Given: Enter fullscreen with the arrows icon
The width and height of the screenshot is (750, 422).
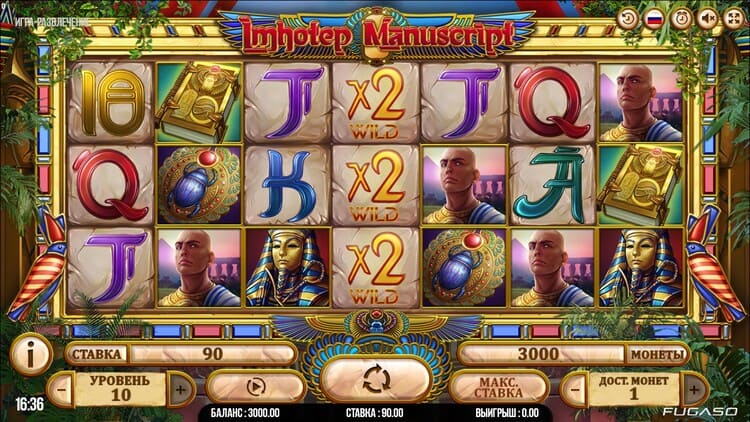Looking at the screenshot, I should click(x=733, y=19).
